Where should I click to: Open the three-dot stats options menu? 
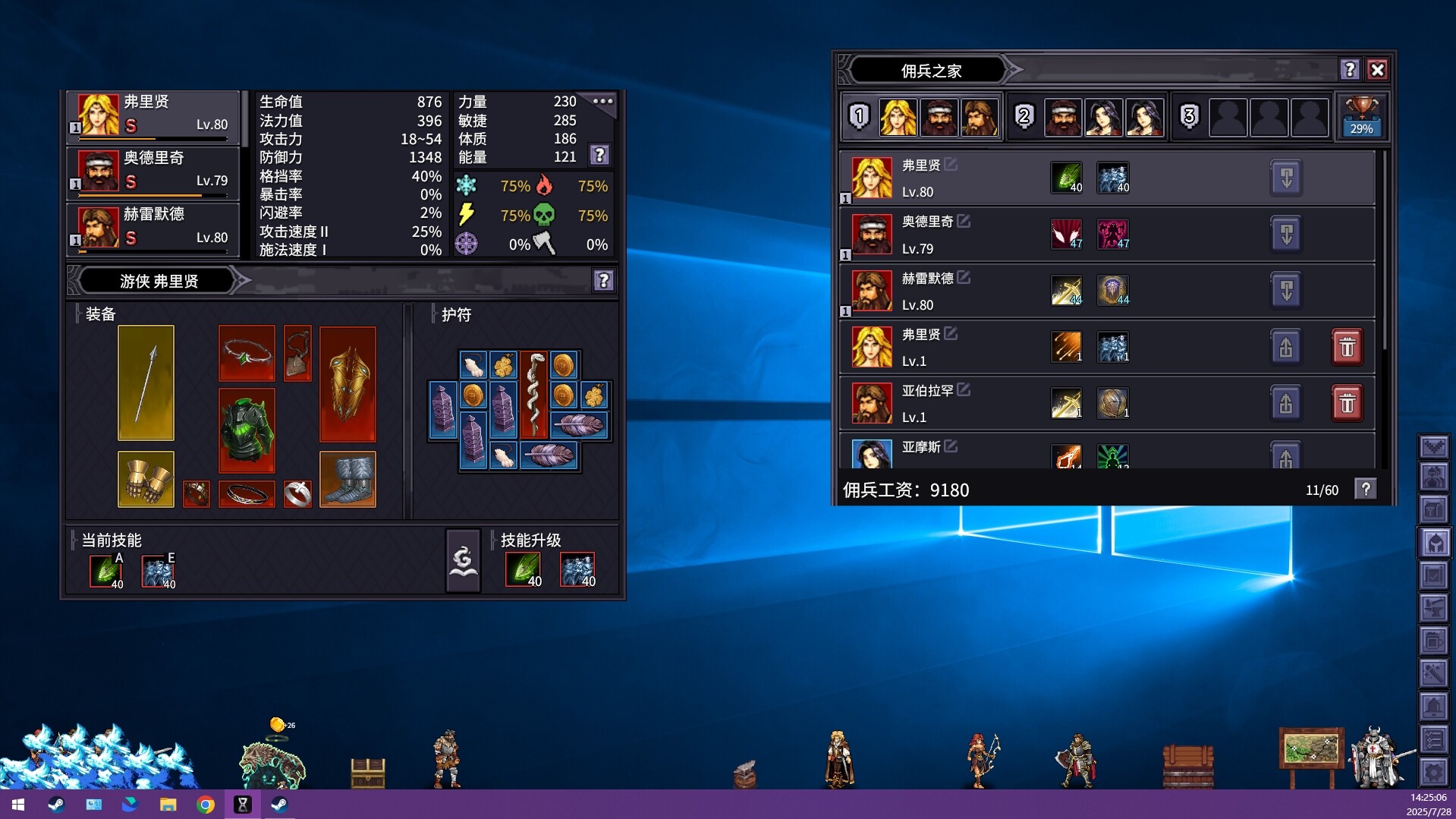[603, 101]
